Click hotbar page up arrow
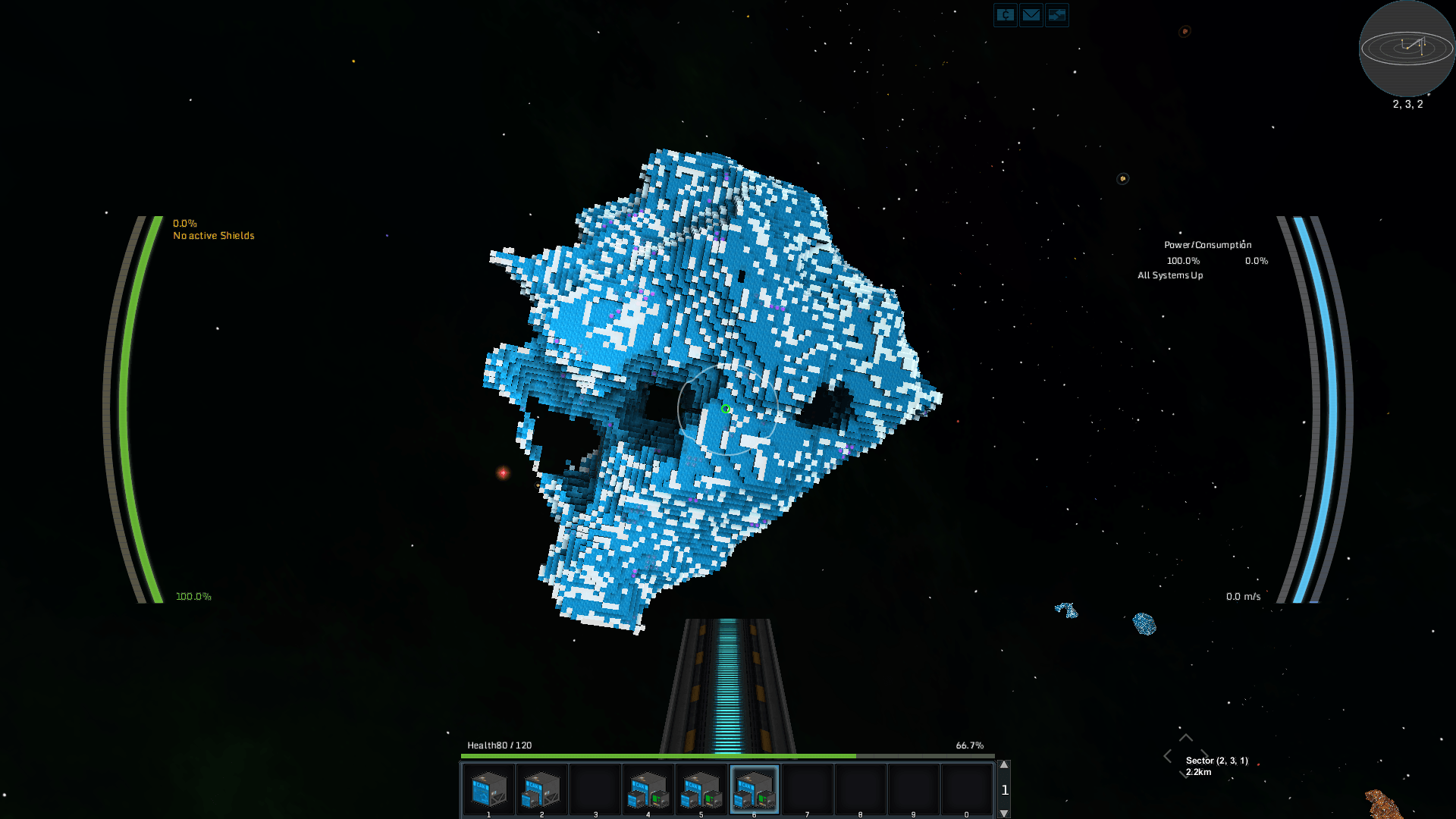This screenshot has height=819, width=1456. 1004,765
